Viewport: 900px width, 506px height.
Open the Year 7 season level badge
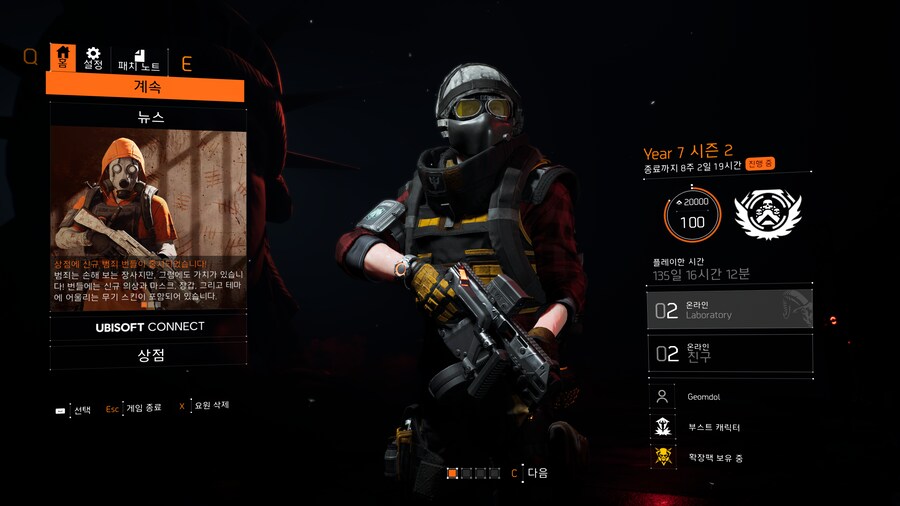click(x=692, y=214)
